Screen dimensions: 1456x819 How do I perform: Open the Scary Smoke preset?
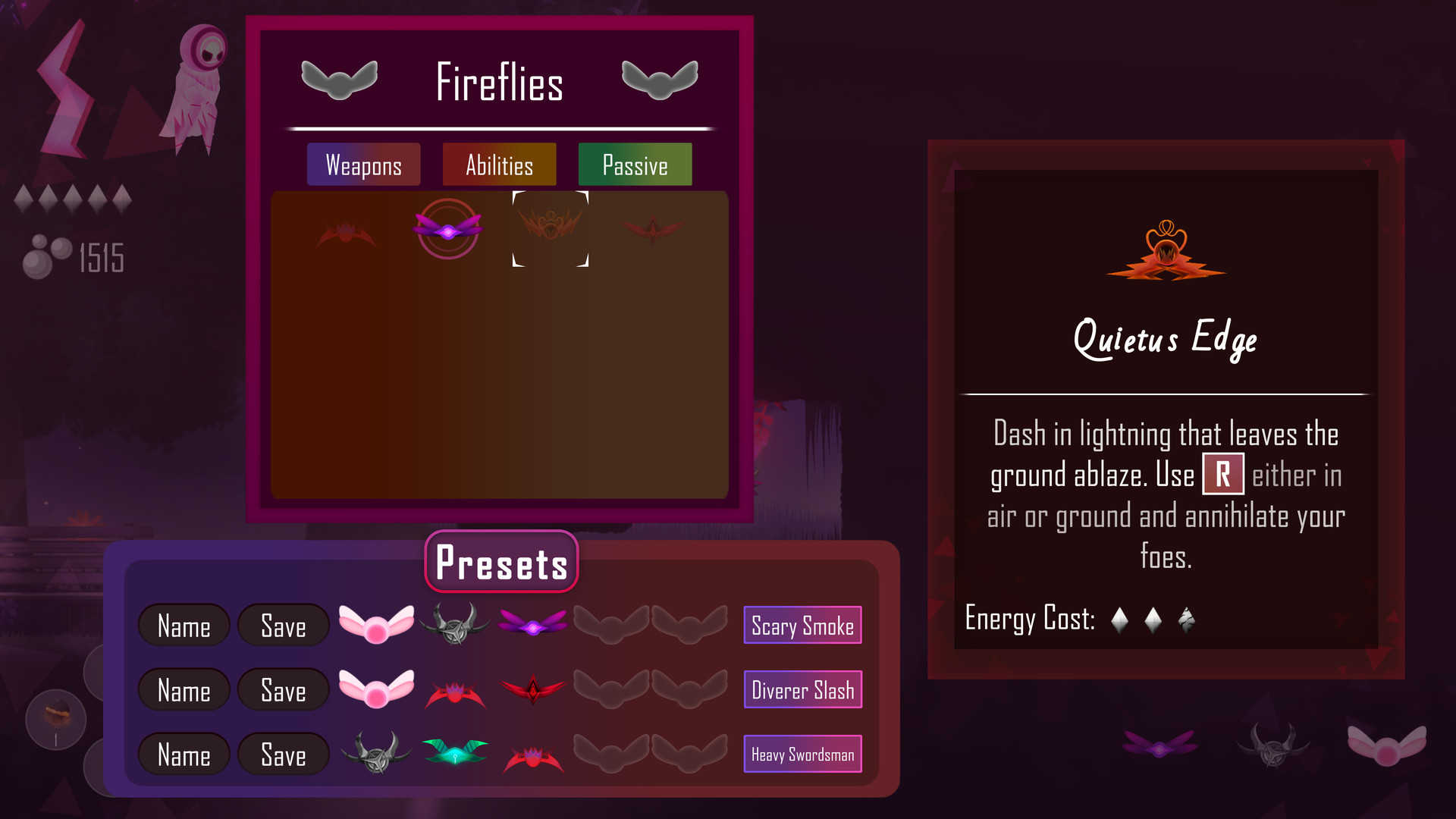click(x=802, y=625)
